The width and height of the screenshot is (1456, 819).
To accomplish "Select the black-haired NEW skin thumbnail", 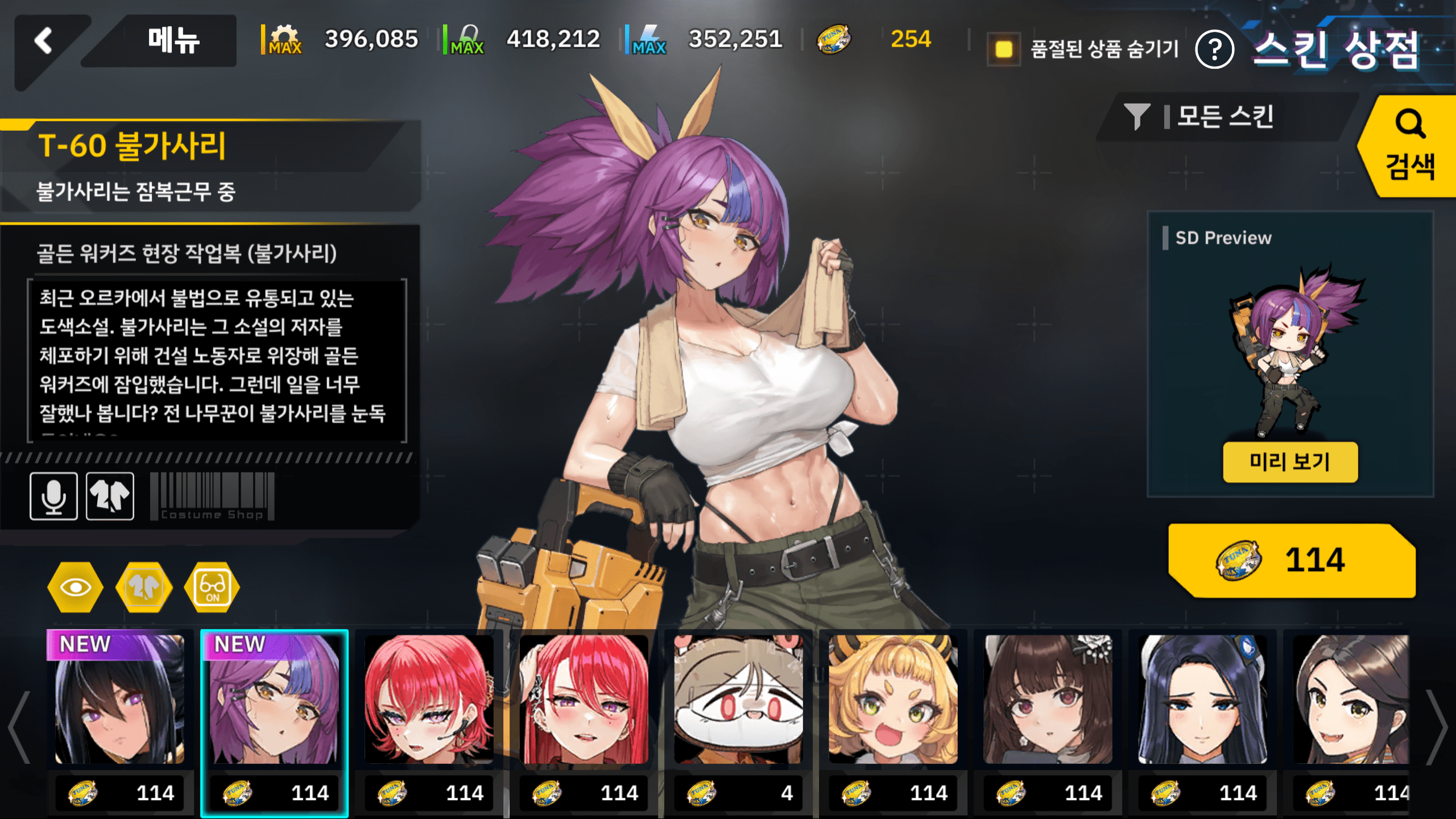I will [x=119, y=700].
